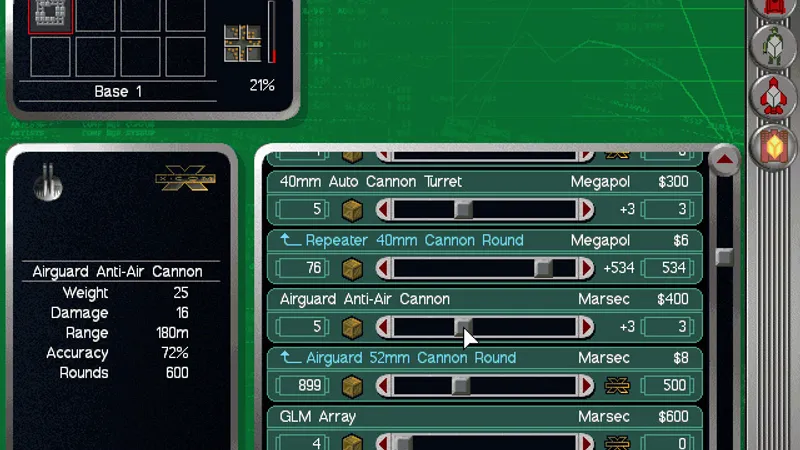This screenshot has width=800, height=450.
Task: Increase Airguard Anti-Air Cannon quantity
Action: coord(587,327)
